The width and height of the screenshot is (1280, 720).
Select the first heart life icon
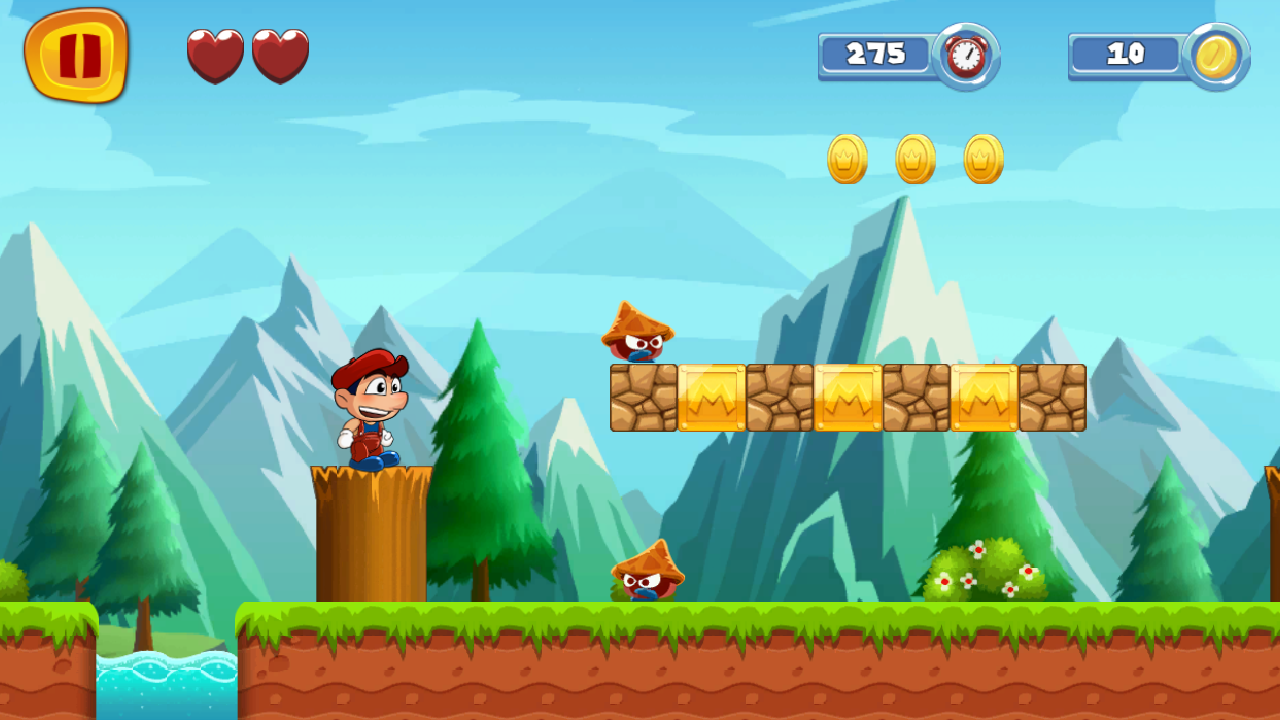pyautogui.click(x=215, y=56)
